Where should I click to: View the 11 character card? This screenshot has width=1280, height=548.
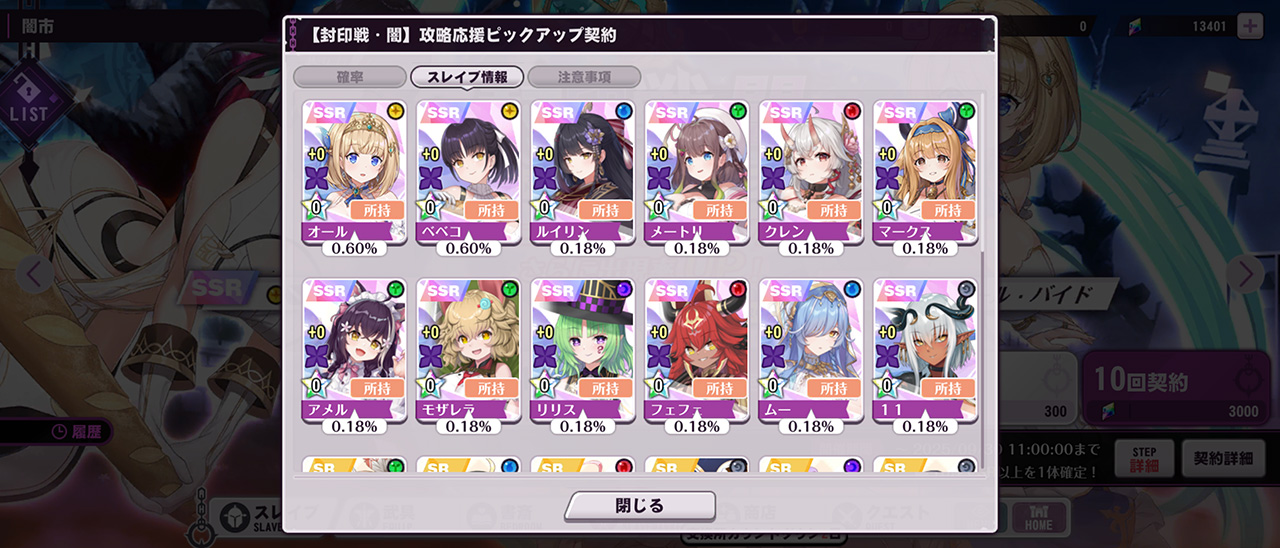[x=924, y=349]
